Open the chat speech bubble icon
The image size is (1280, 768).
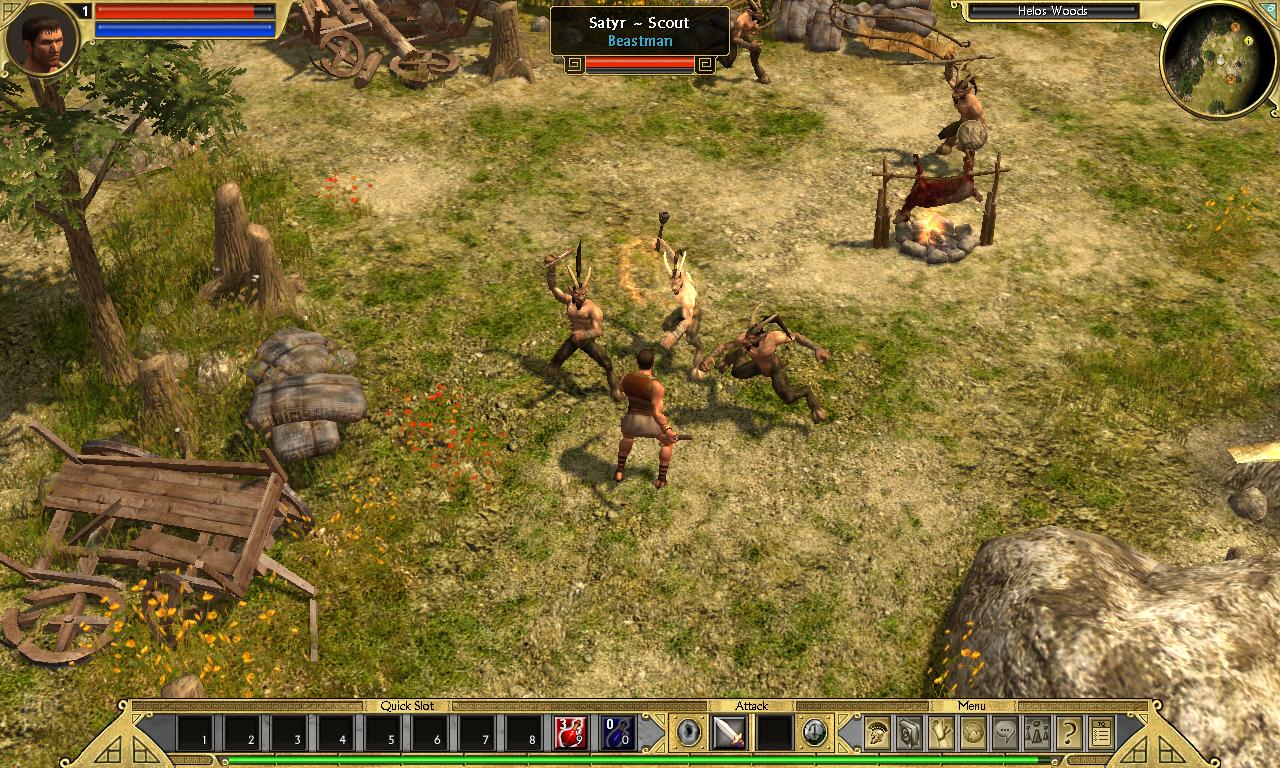(1005, 733)
